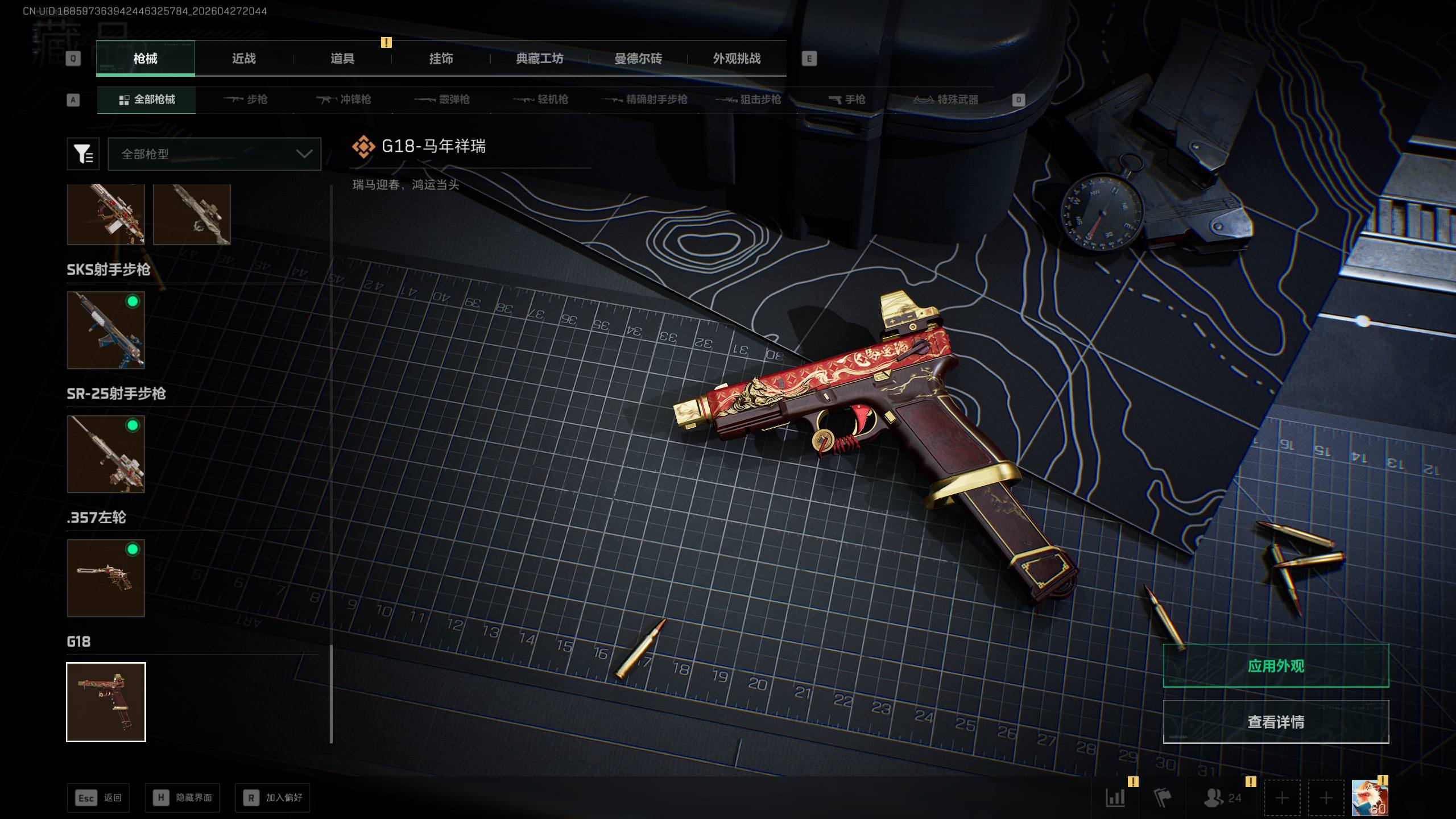Open the 外观挑战 challenges tab
The height and width of the screenshot is (819, 1456).
(737, 59)
